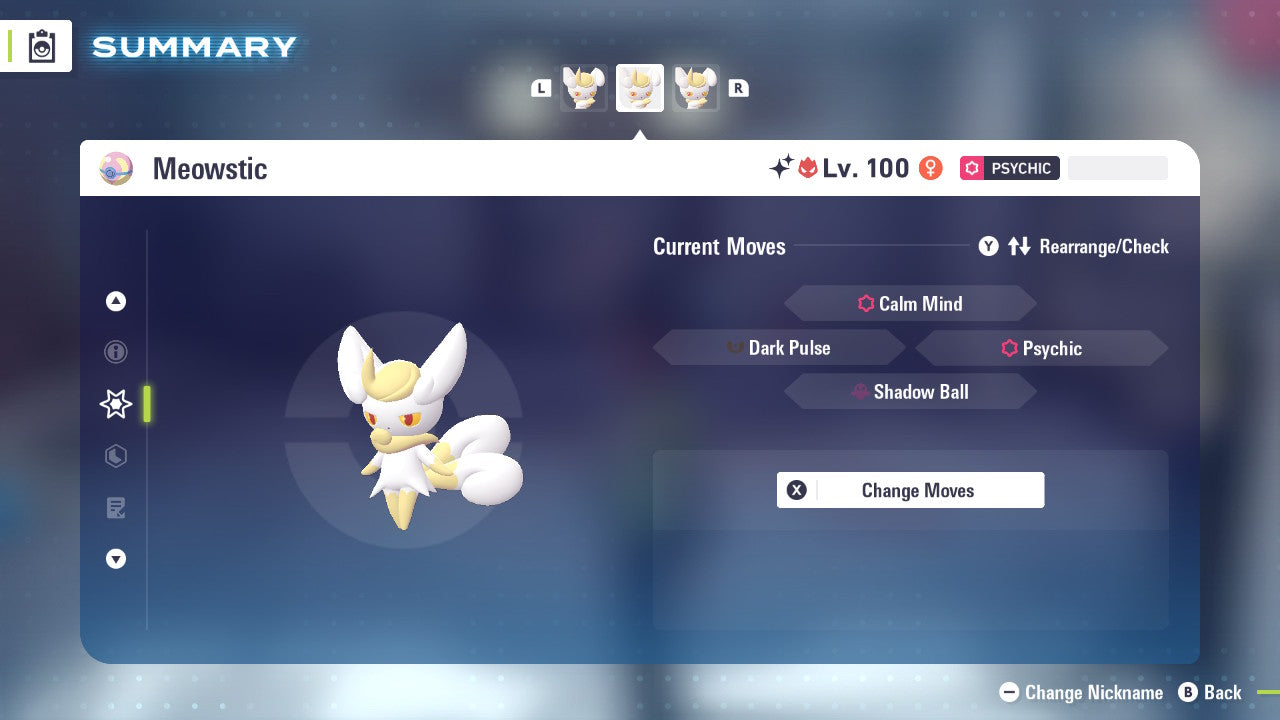Toggle Rearrange/Check with the Y prompt

point(988,246)
